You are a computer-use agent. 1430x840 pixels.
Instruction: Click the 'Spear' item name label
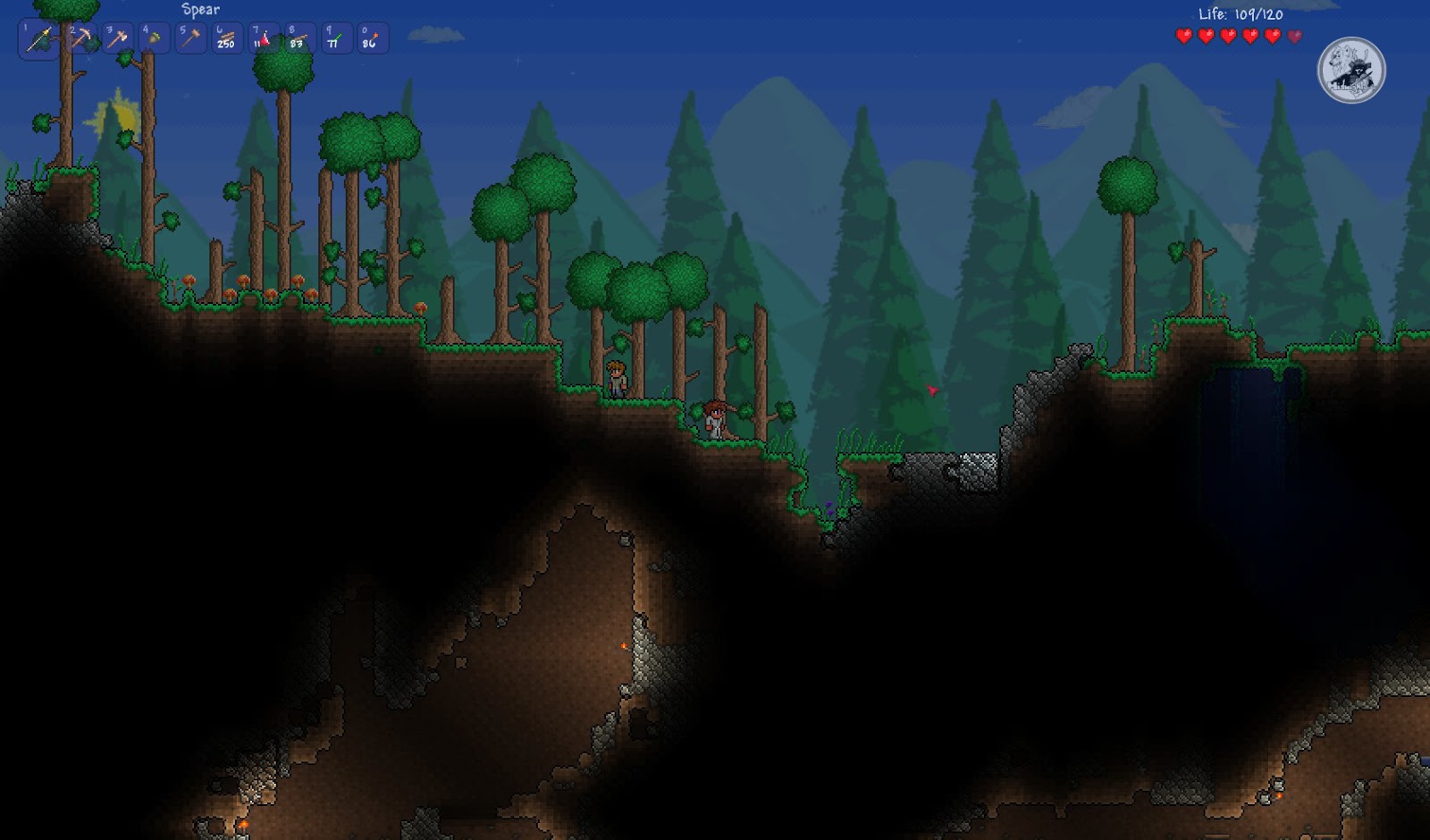pyautogui.click(x=202, y=11)
